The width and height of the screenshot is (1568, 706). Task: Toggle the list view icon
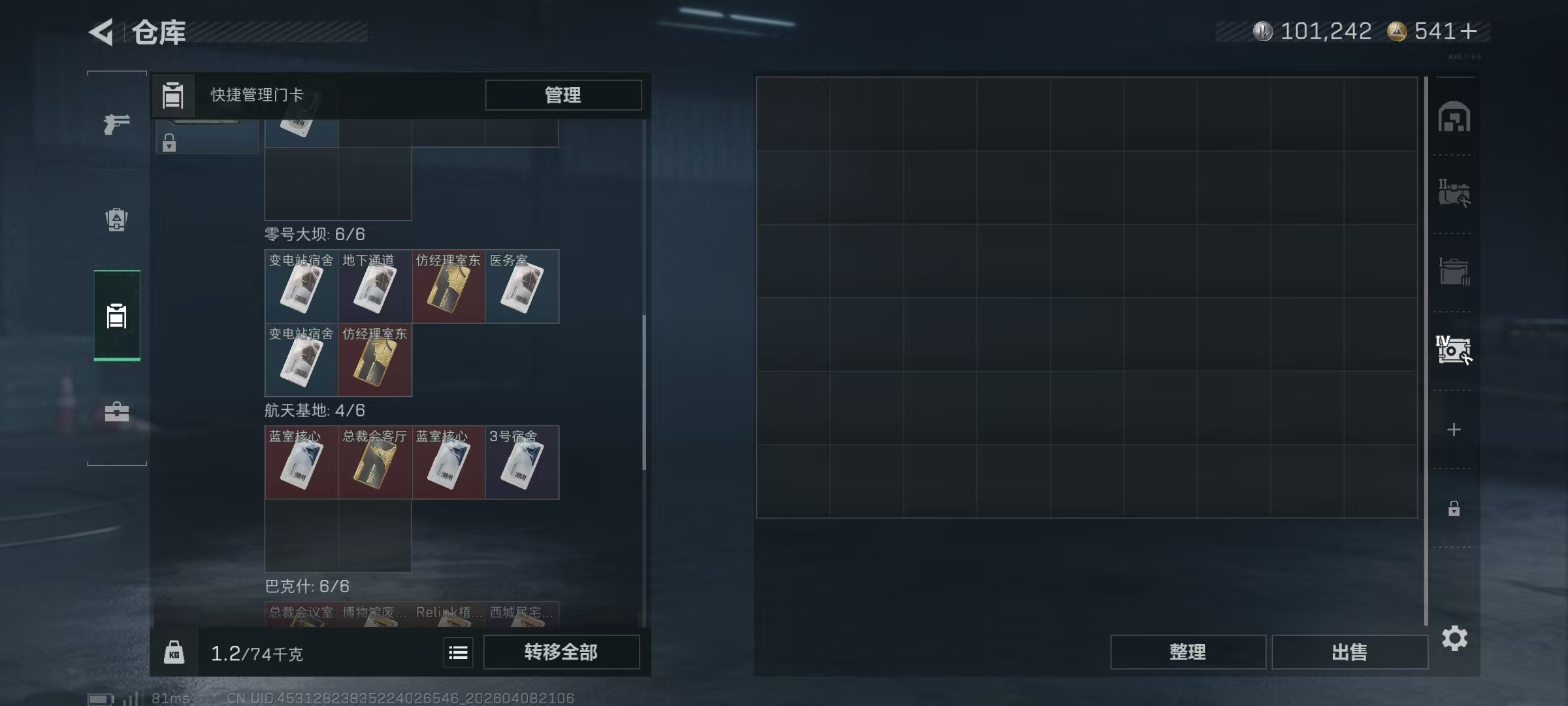458,652
